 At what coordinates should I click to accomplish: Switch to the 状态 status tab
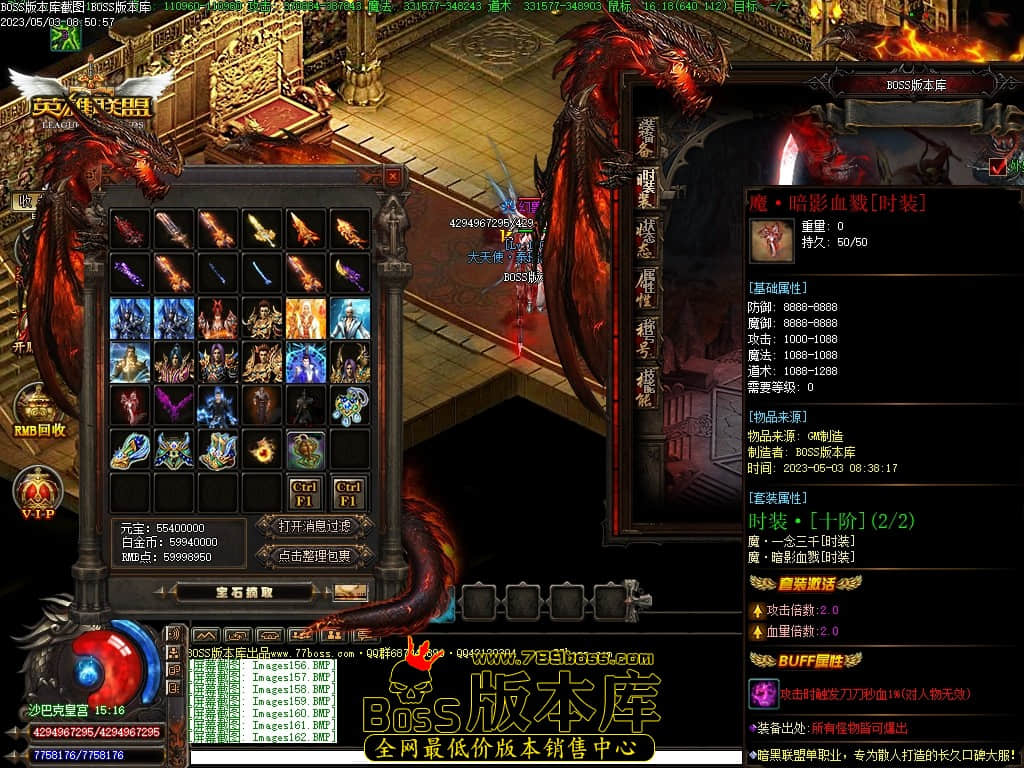[x=647, y=238]
